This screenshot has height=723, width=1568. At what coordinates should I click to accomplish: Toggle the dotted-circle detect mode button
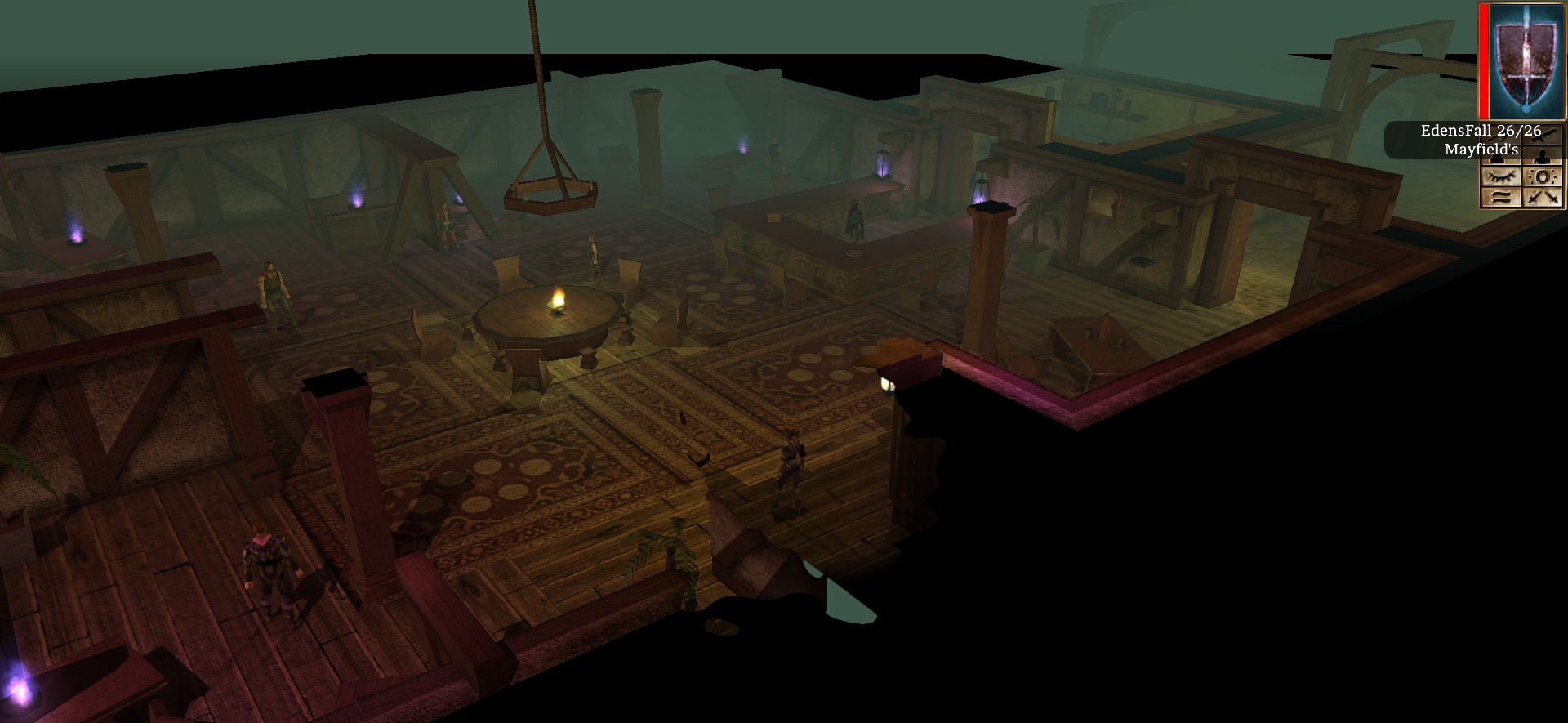click(1543, 176)
